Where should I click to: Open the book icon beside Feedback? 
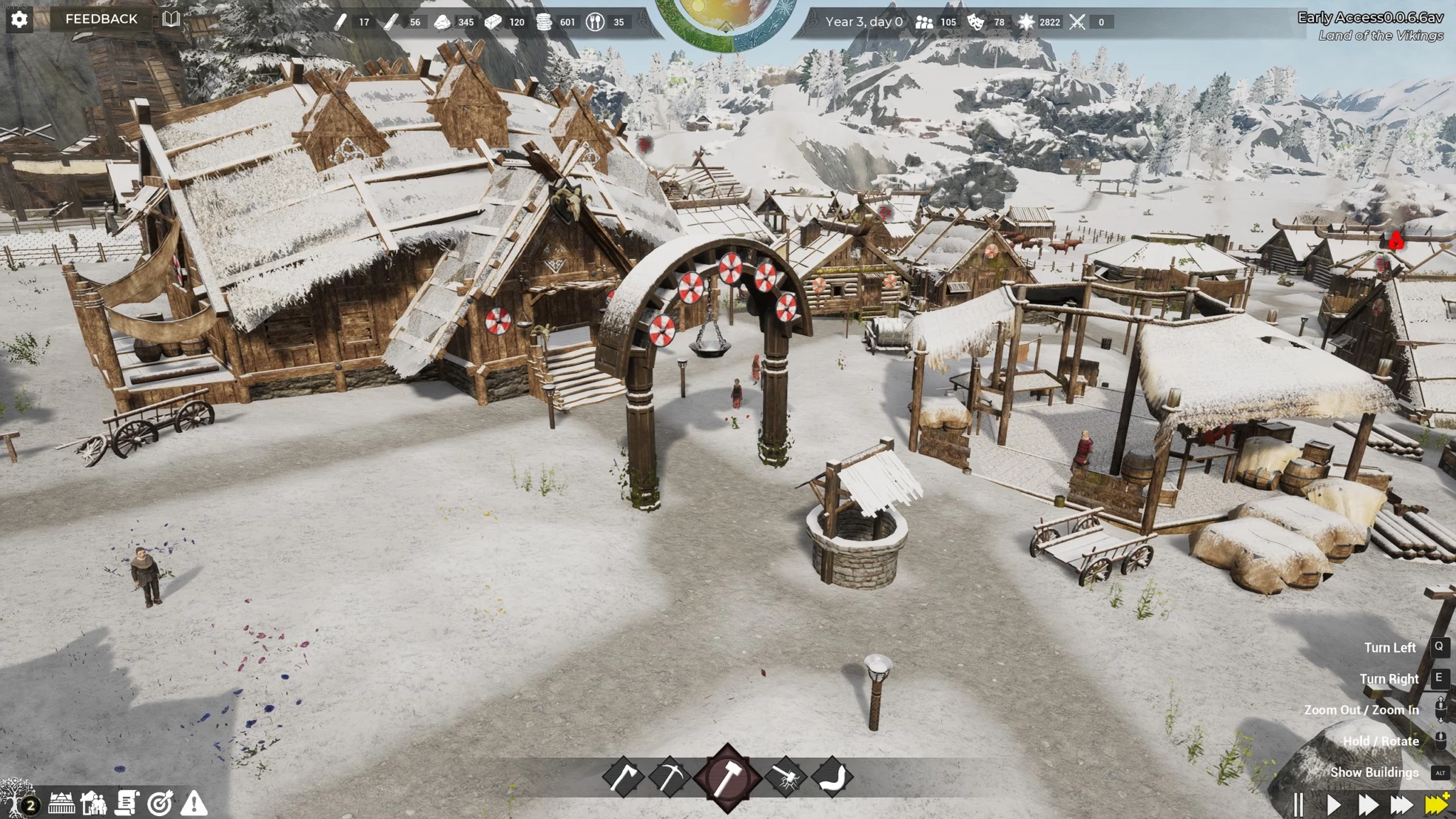click(171, 19)
